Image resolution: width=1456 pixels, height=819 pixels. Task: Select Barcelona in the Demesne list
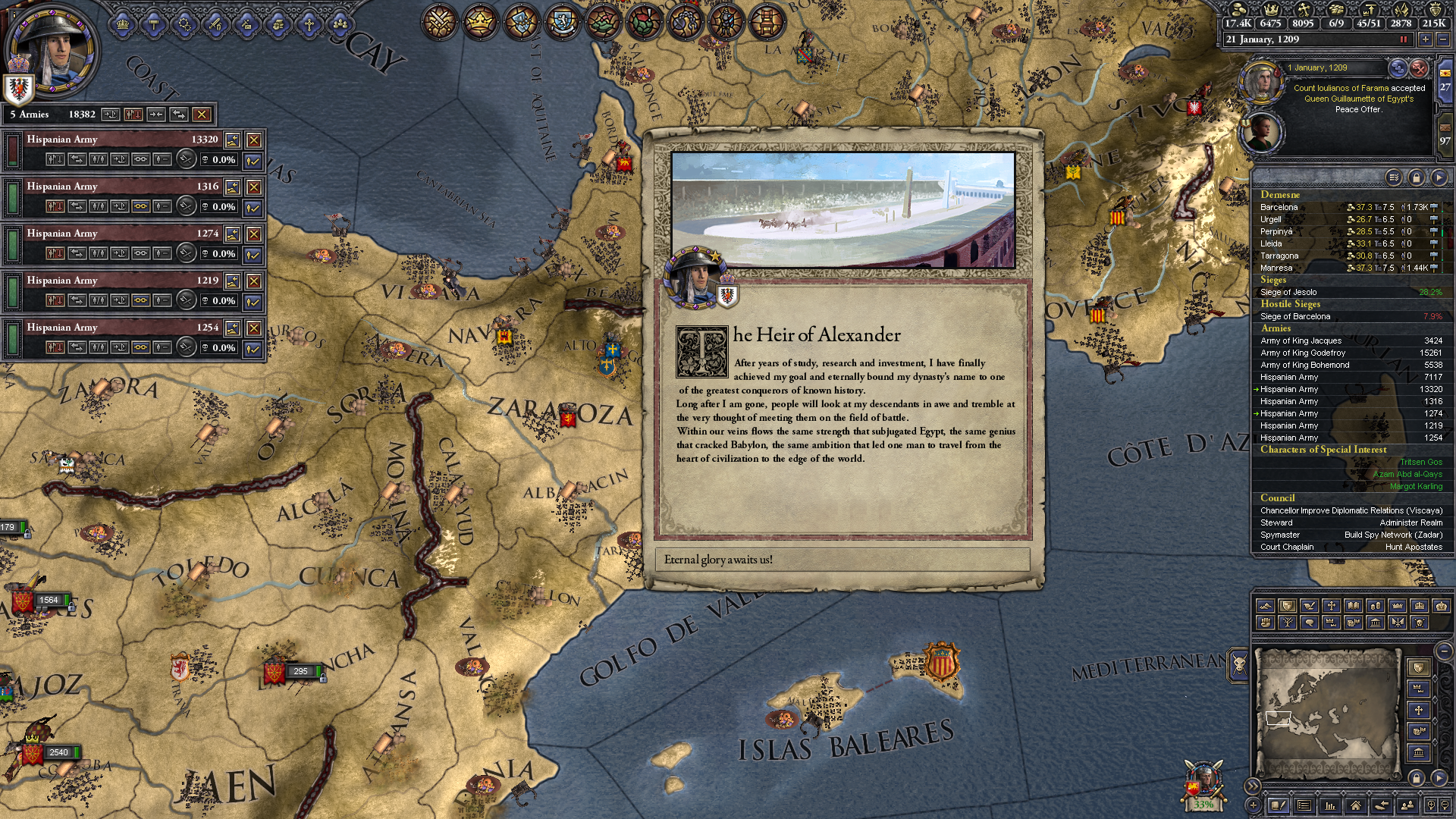1279,207
